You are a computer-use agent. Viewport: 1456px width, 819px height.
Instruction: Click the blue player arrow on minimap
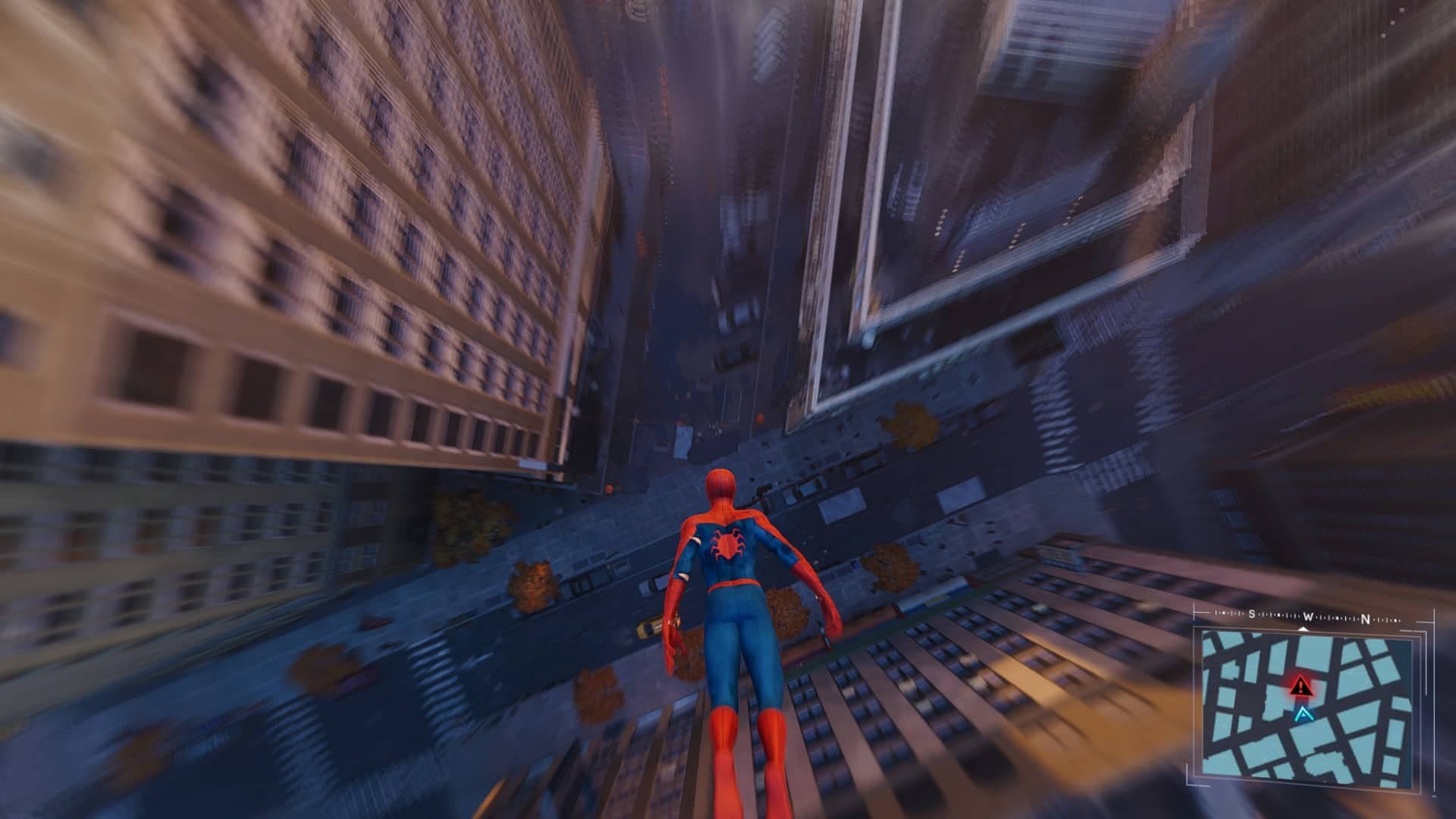coord(1303,713)
